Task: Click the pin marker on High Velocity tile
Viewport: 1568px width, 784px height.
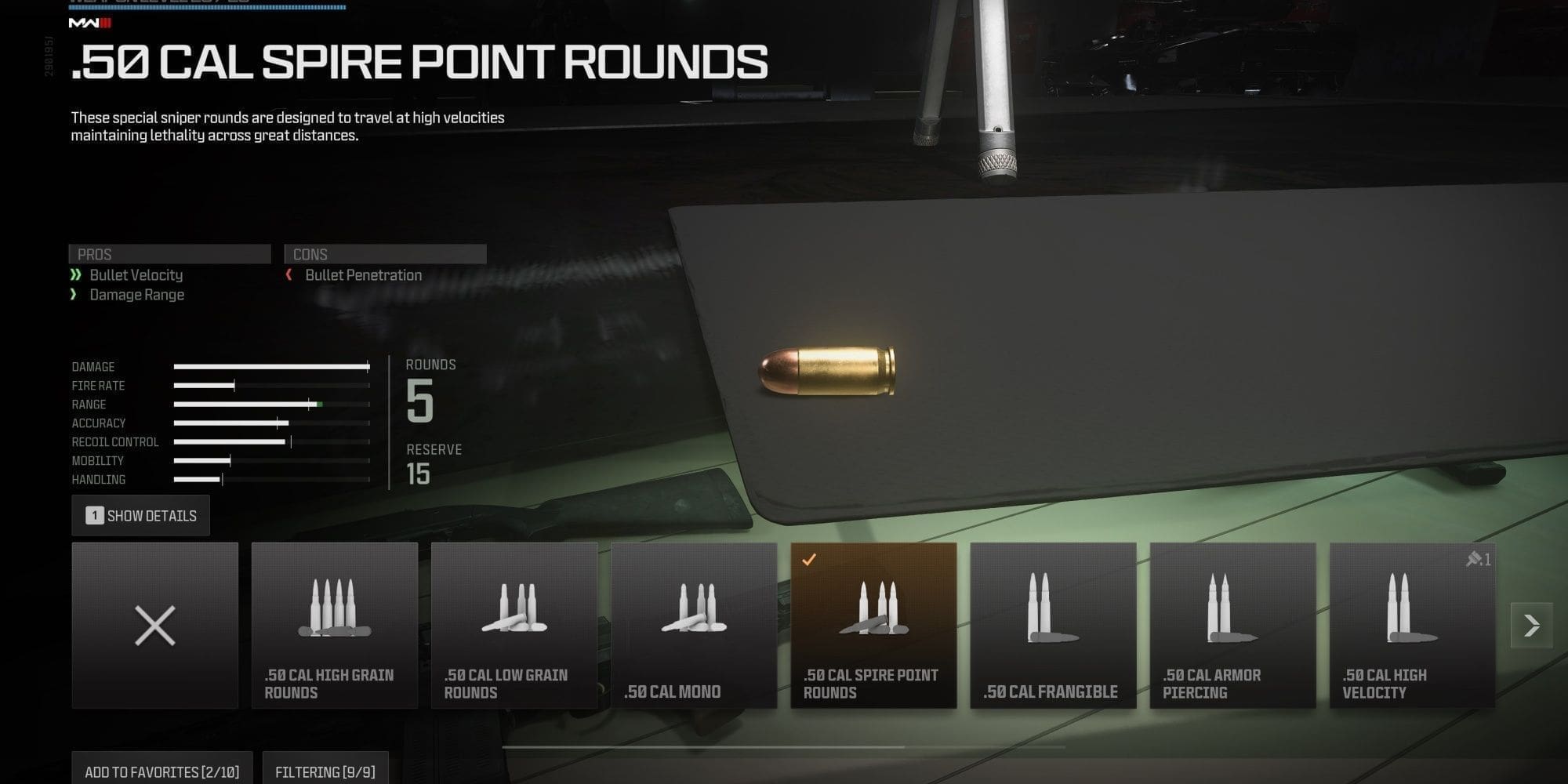Action: (x=1476, y=559)
